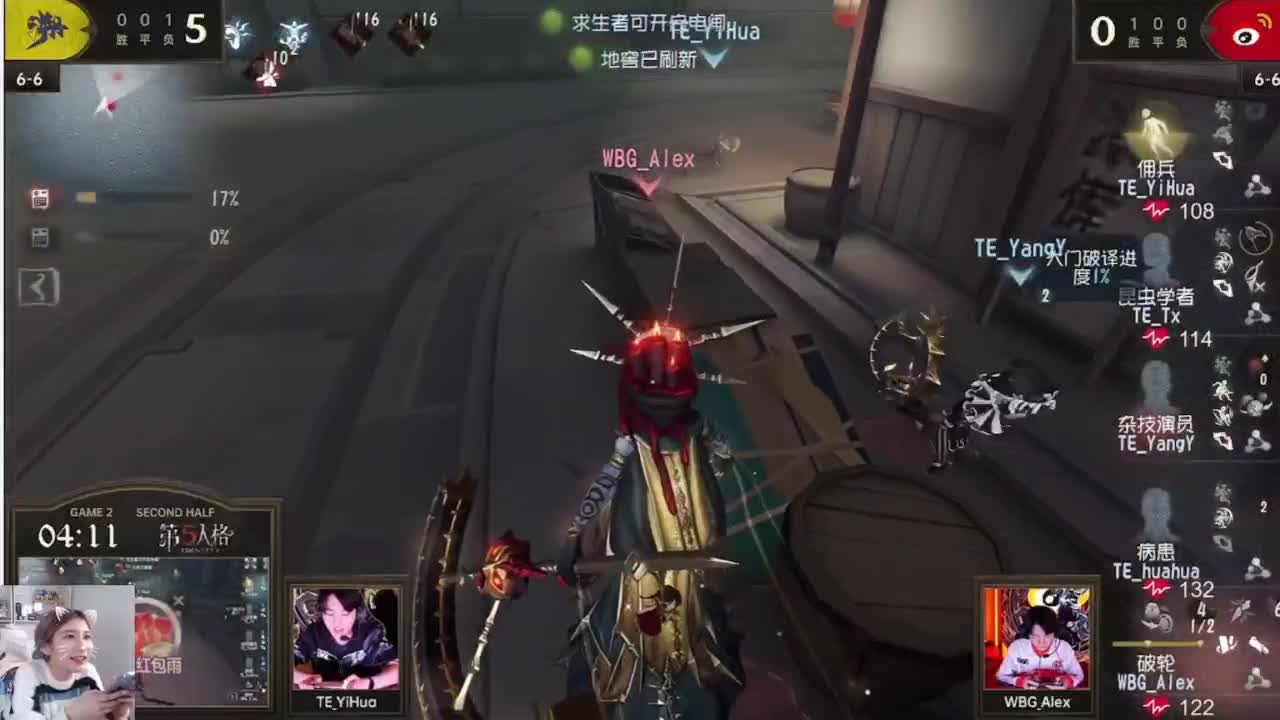Click the cipher machine icon beside 17% progress
Viewport: 1280px width, 720px height.
pyautogui.click(x=38, y=197)
